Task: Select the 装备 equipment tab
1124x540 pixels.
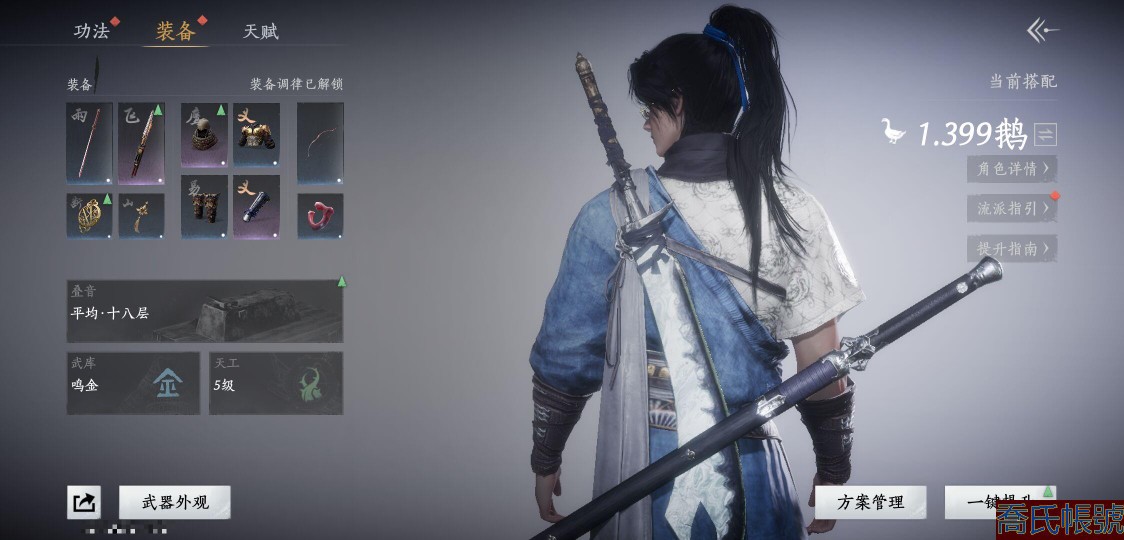Action: click(x=176, y=31)
